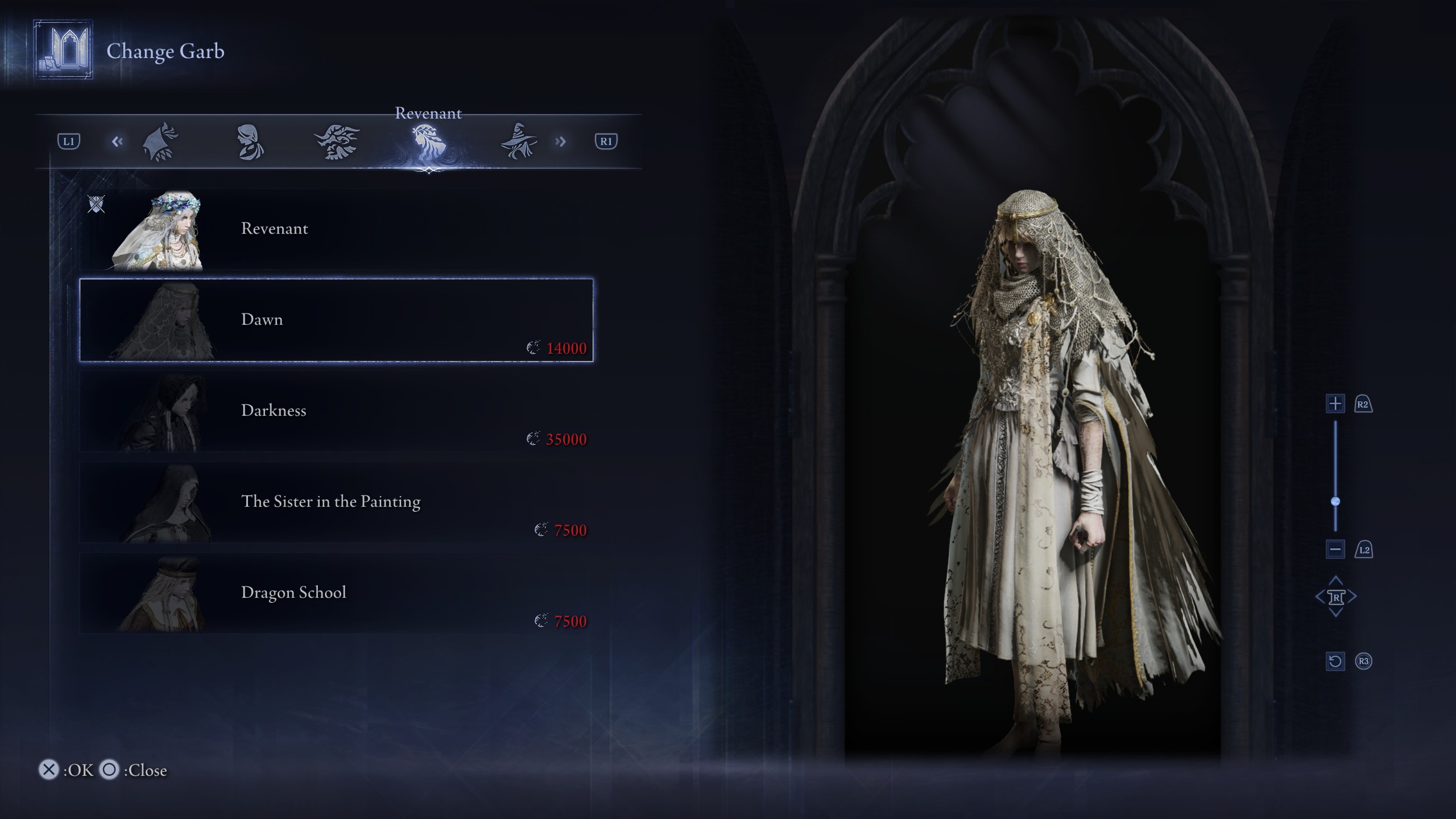Reset the character preview camera
The width and height of the screenshot is (1456, 819).
pos(1335,661)
